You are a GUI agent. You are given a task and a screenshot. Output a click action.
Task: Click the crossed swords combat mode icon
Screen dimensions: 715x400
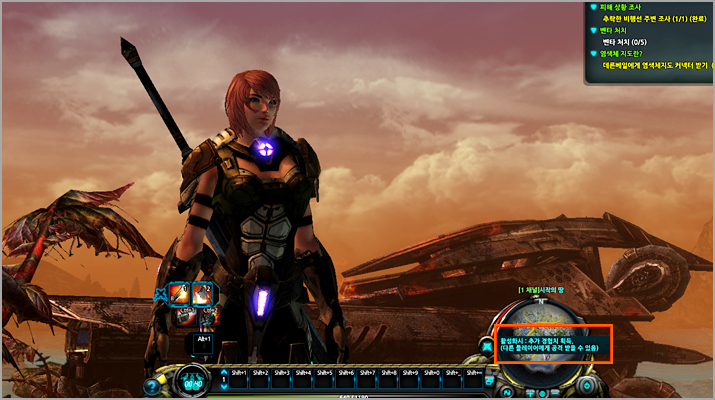click(x=159, y=293)
